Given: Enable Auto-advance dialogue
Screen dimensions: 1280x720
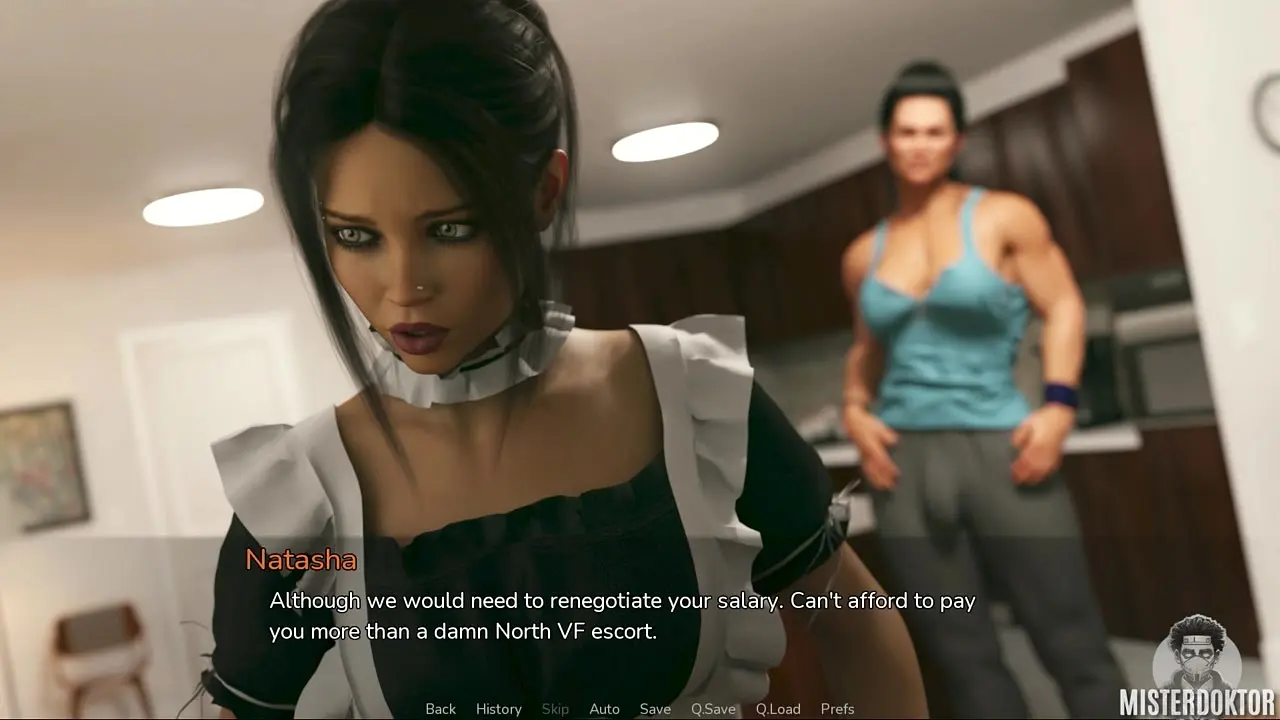Looking at the screenshot, I should point(604,709).
